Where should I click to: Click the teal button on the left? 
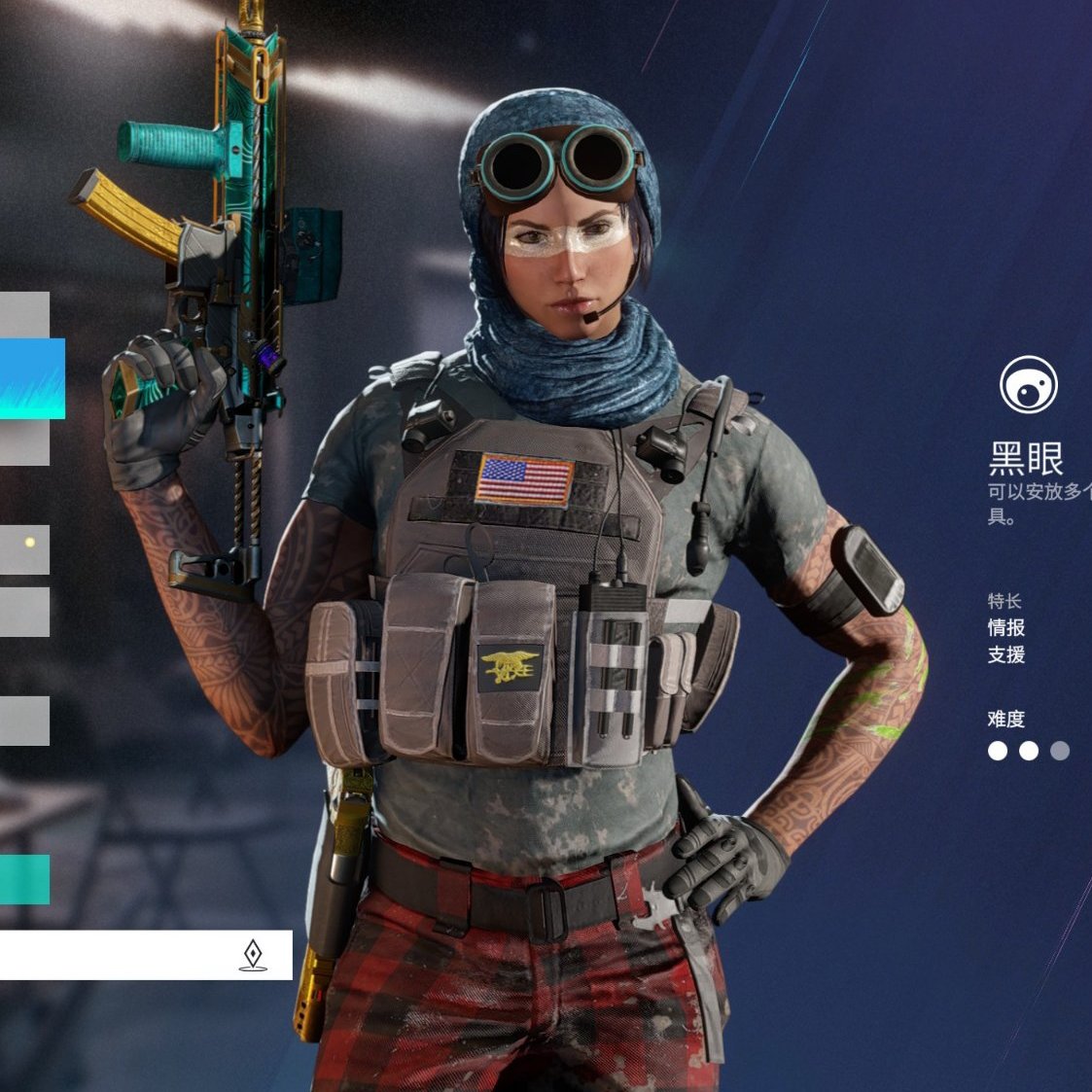(x=24, y=879)
